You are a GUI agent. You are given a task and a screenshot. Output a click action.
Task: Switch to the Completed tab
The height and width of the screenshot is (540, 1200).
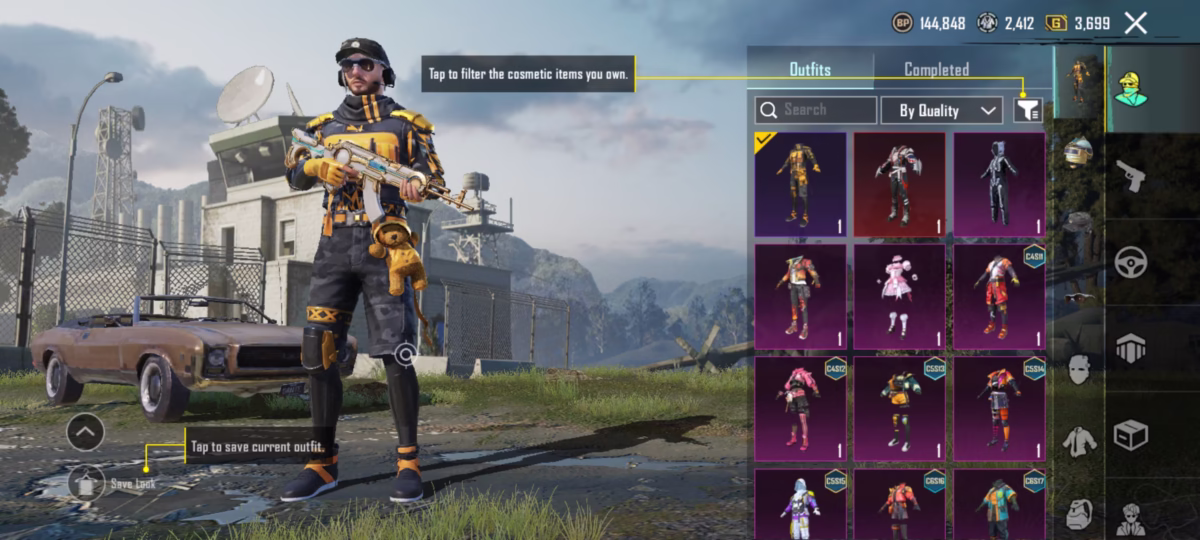tap(936, 70)
